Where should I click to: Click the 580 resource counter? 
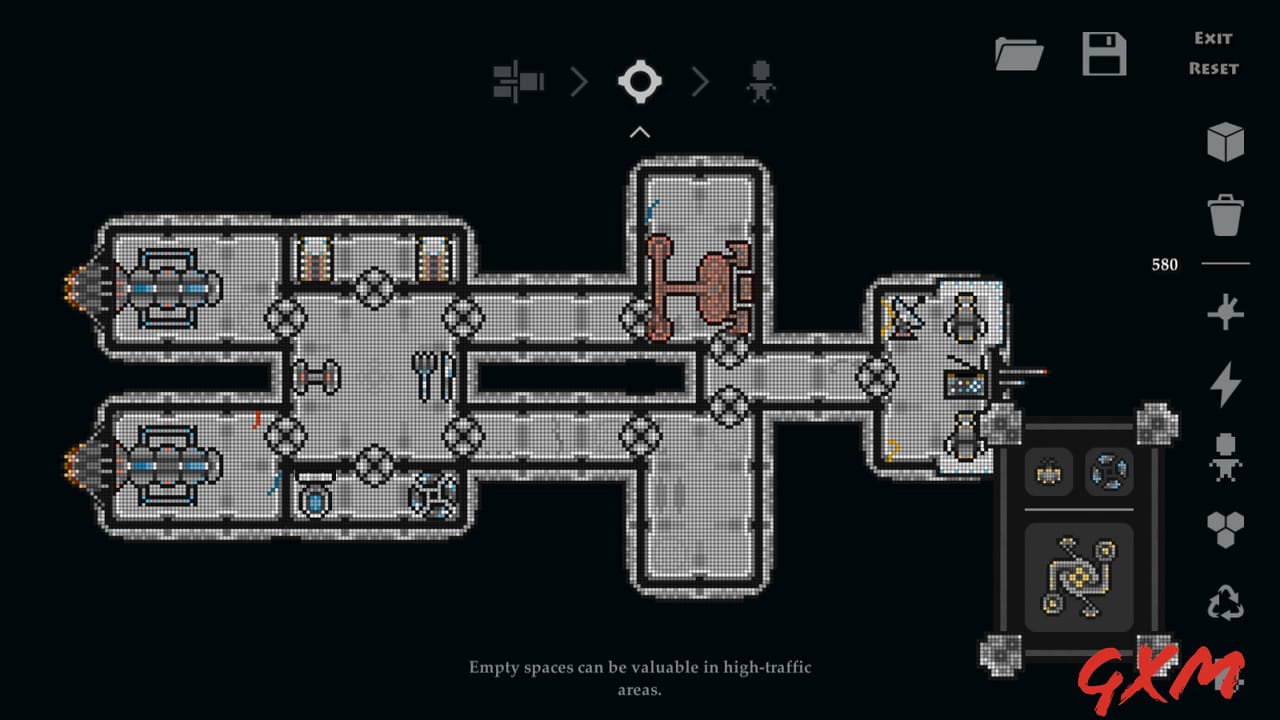point(1163,264)
